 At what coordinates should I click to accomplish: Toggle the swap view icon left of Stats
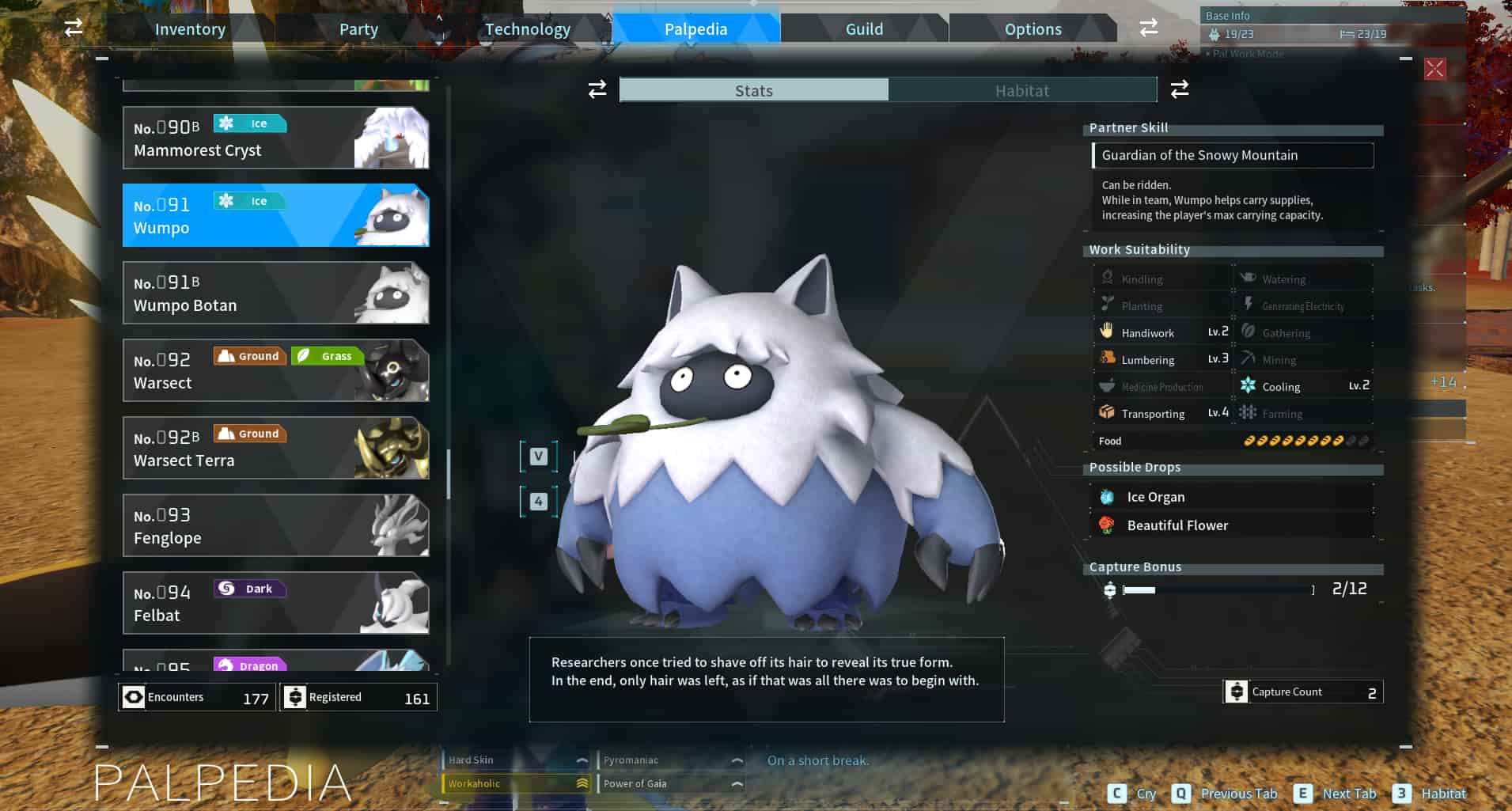(x=596, y=89)
